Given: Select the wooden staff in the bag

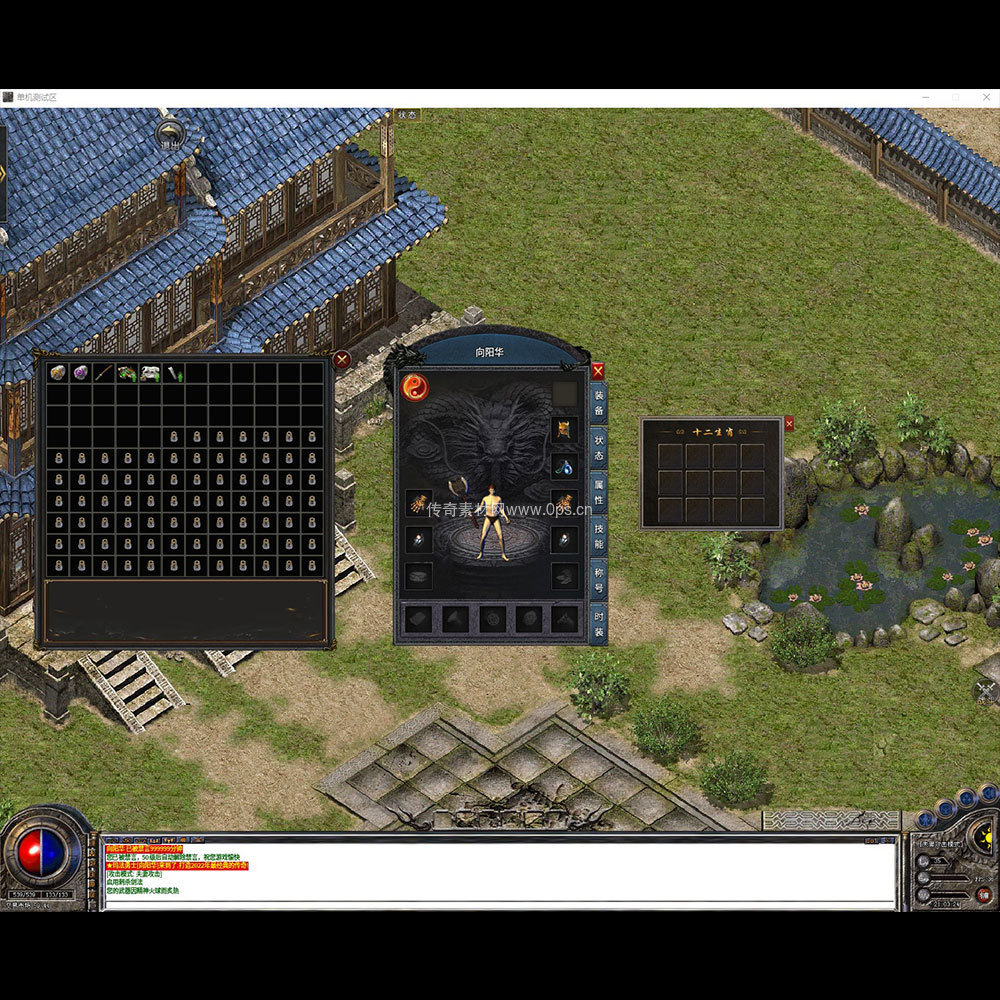Looking at the screenshot, I should click(103, 373).
